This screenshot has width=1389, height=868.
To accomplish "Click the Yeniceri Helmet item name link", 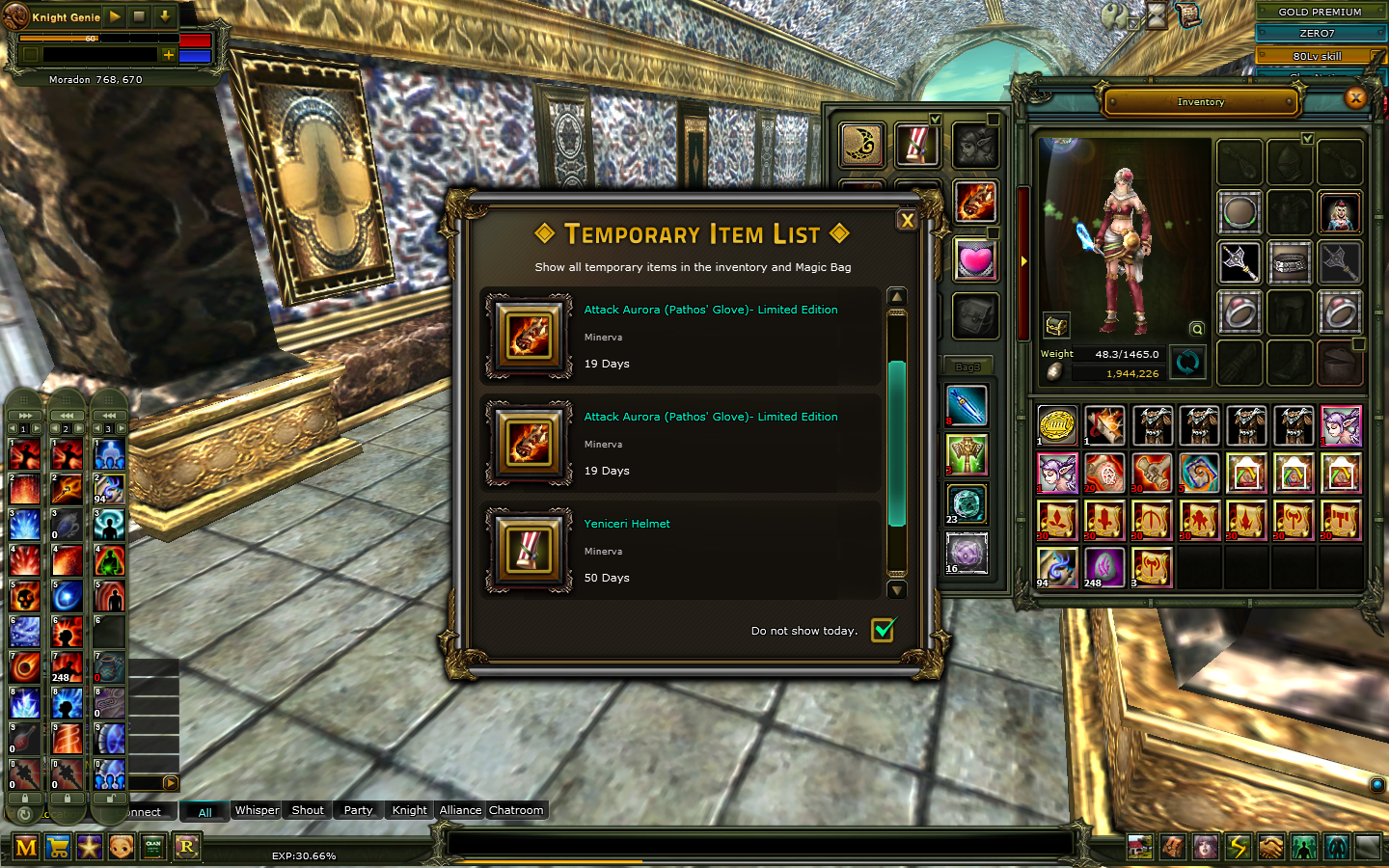I will (627, 524).
